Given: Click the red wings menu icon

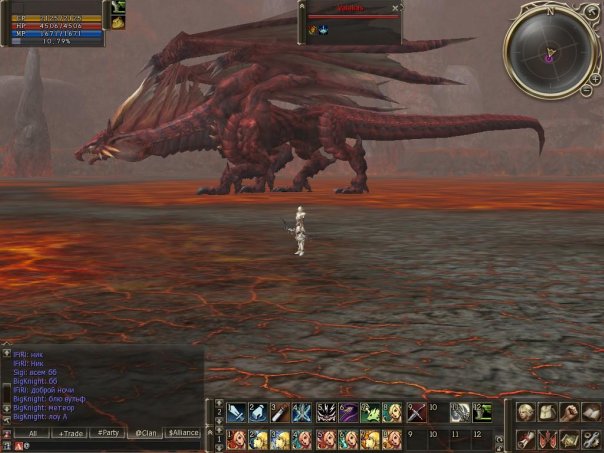Looking at the screenshot, I should (548, 440).
